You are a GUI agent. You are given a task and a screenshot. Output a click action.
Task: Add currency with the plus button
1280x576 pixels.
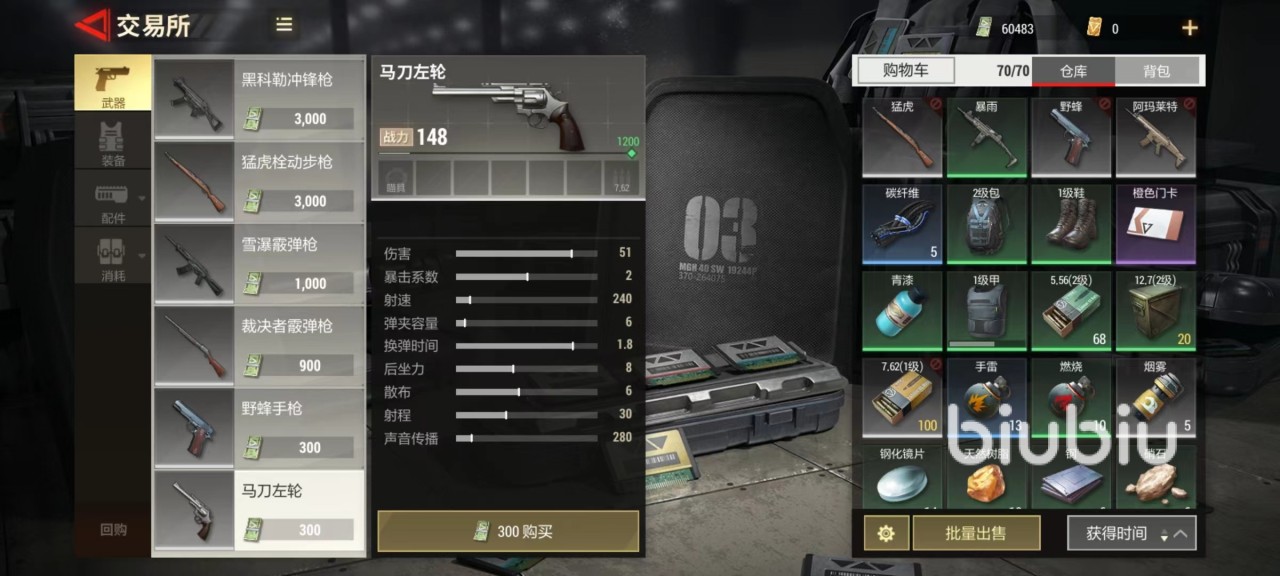(1189, 28)
